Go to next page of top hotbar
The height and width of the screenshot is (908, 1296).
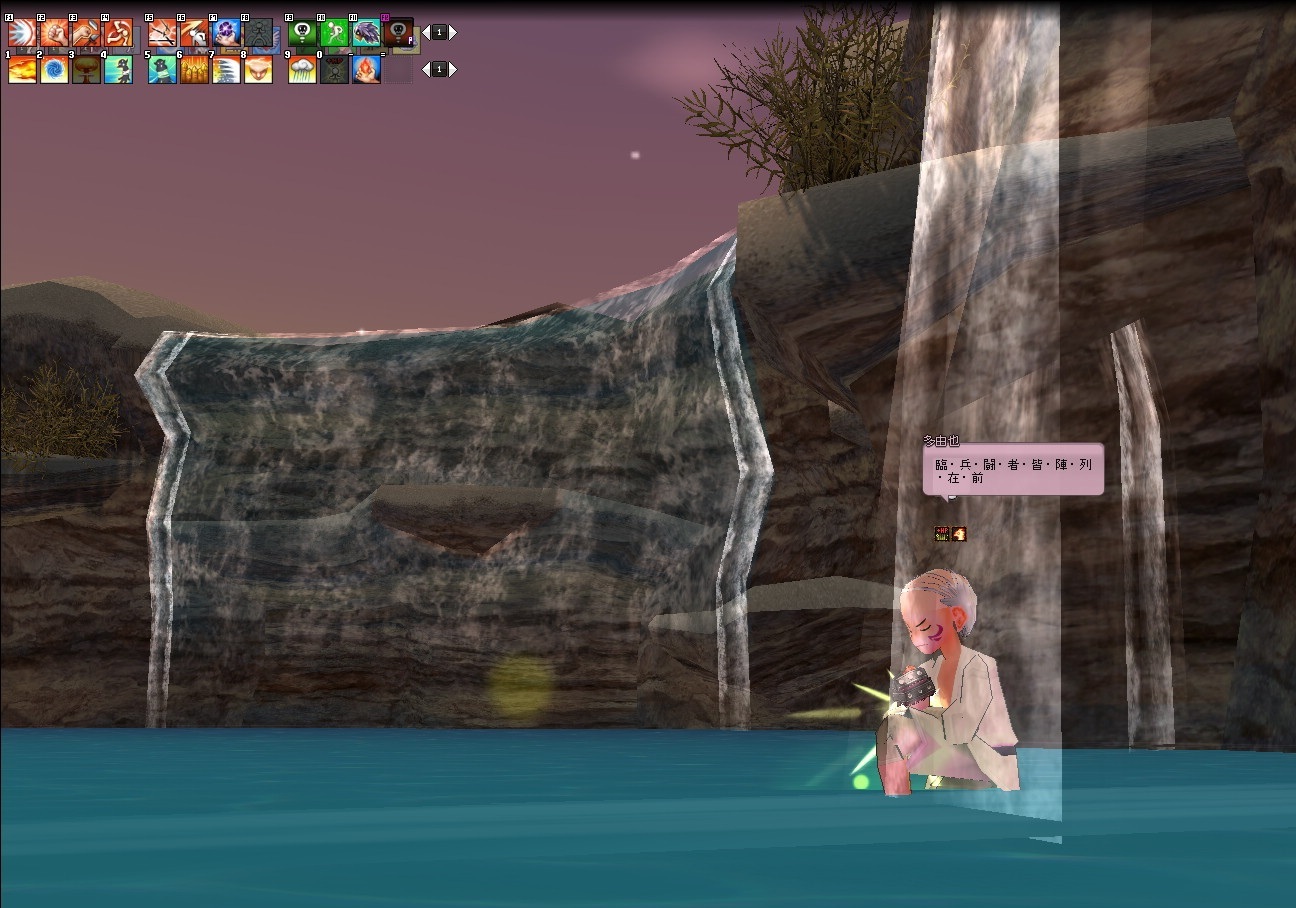pos(453,32)
